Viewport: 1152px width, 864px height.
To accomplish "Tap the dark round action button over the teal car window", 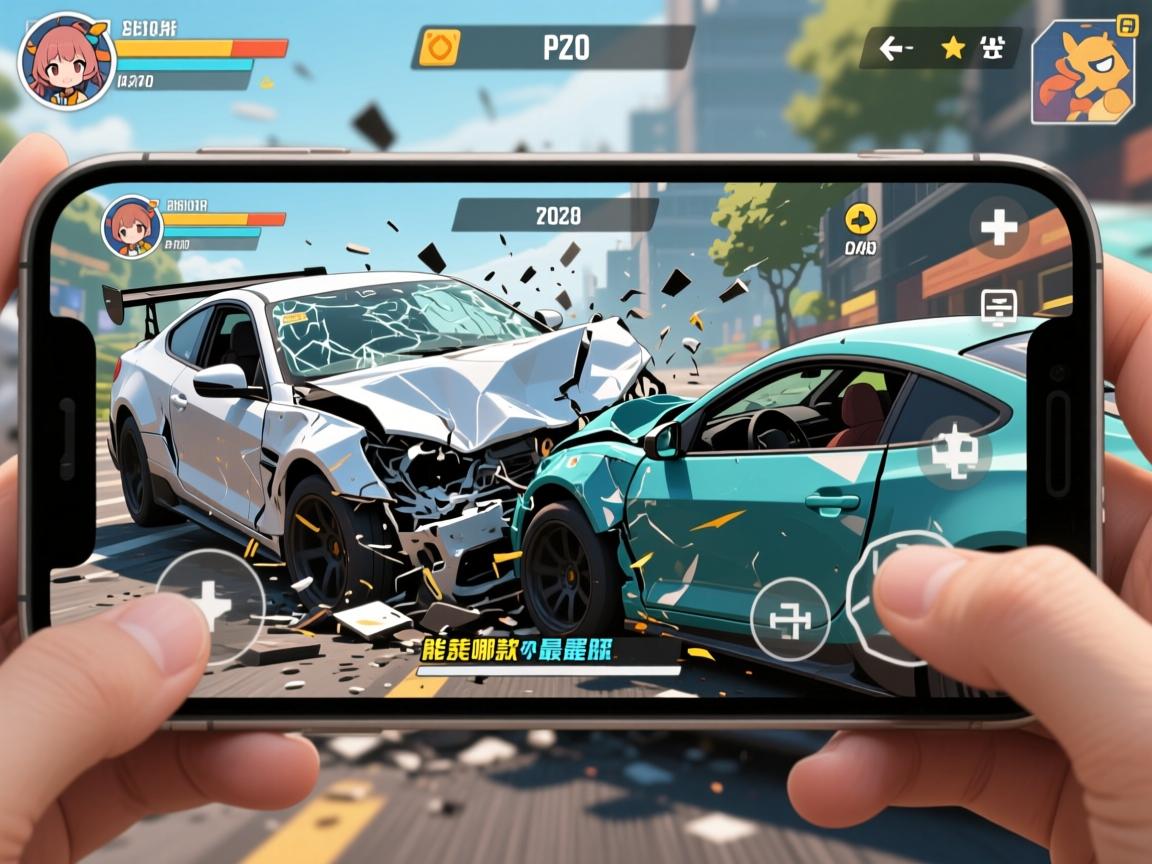I will coord(954,452).
